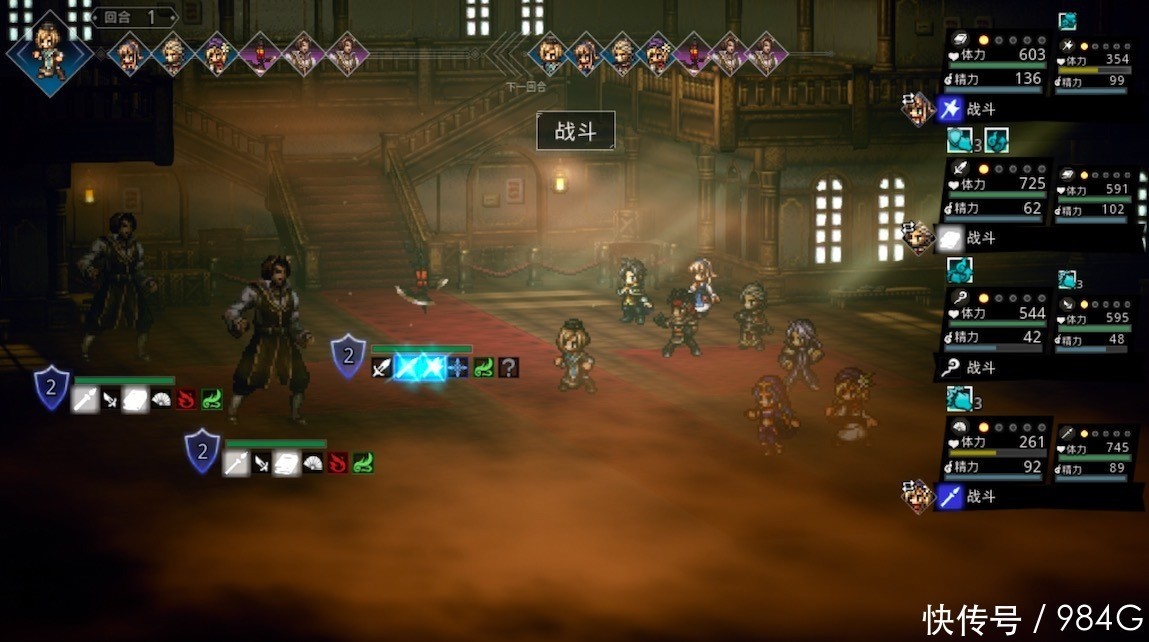The width and height of the screenshot is (1149, 642).
Task: Select the back-row card with 595 体力
Action: point(1094,324)
